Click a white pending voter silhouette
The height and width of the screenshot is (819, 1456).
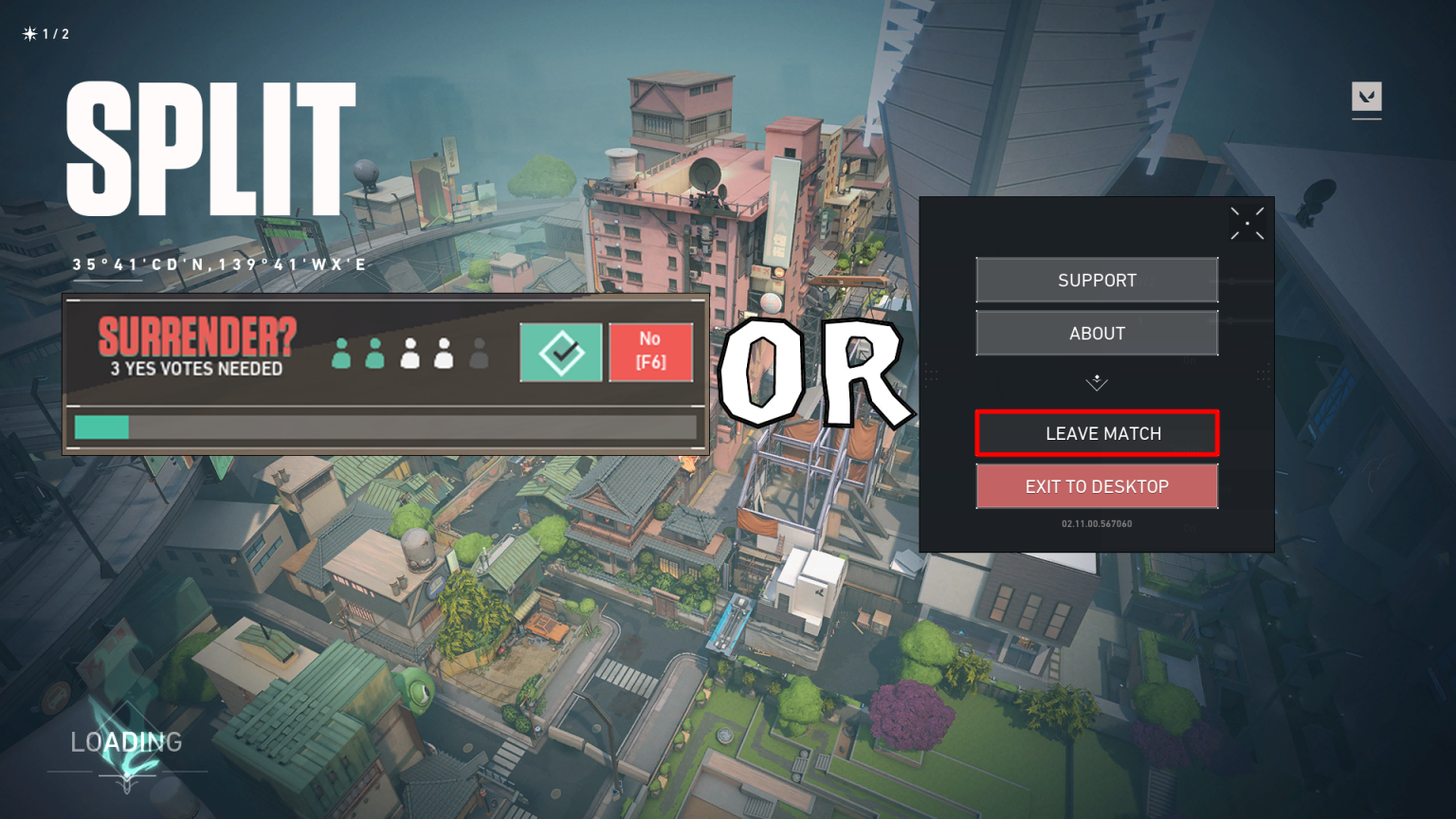[409, 352]
